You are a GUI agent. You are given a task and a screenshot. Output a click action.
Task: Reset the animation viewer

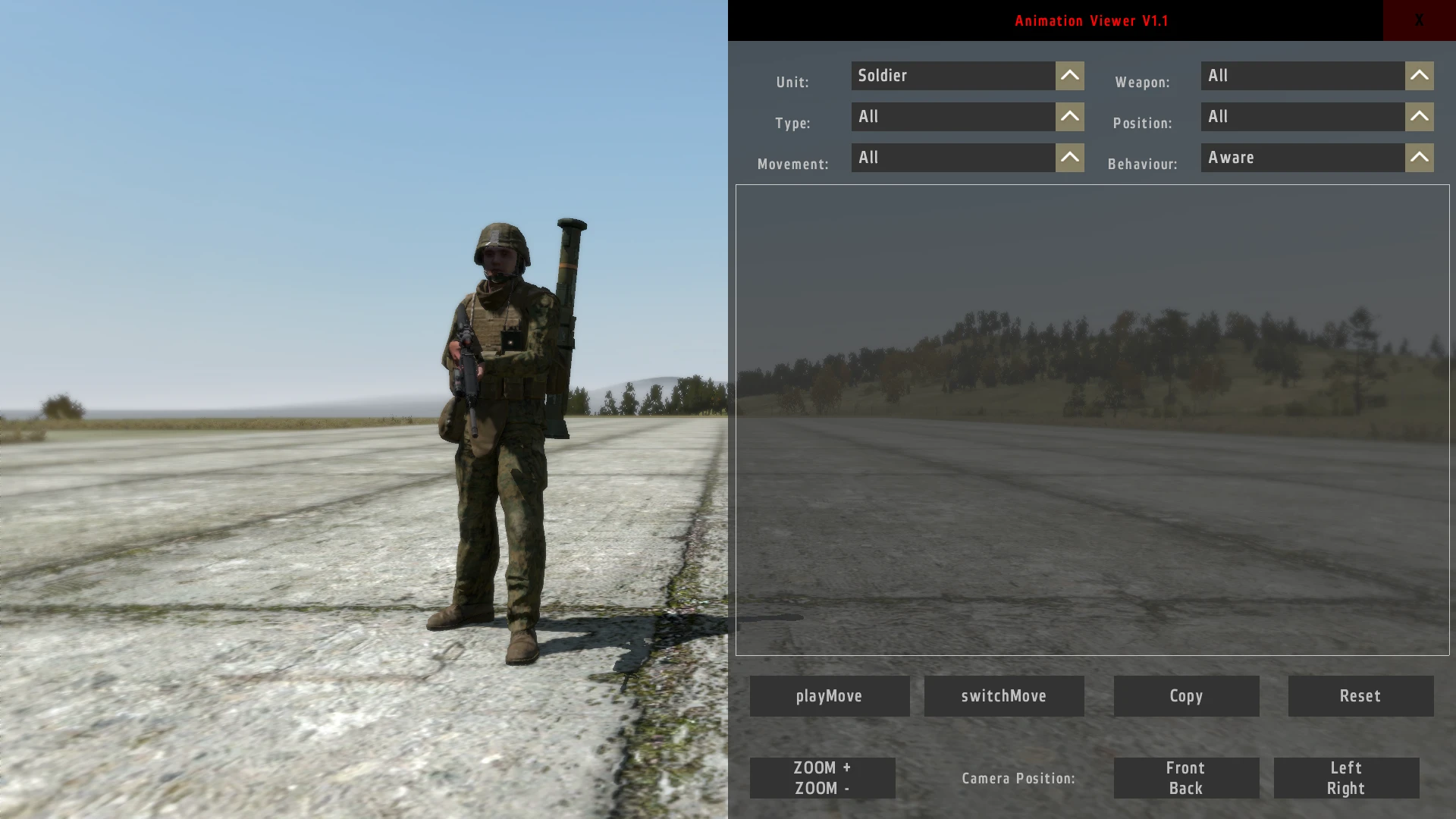tap(1360, 695)
